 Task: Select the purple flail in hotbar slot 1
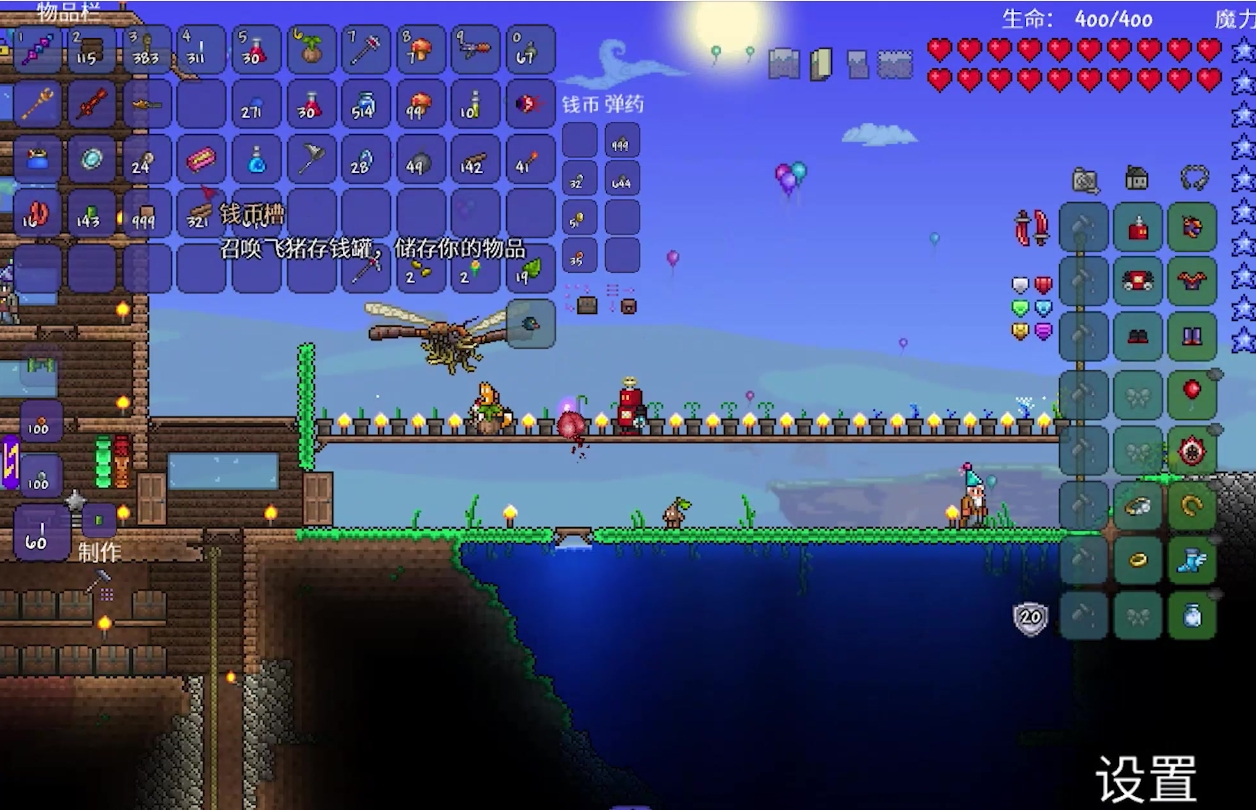coord(38,50)
